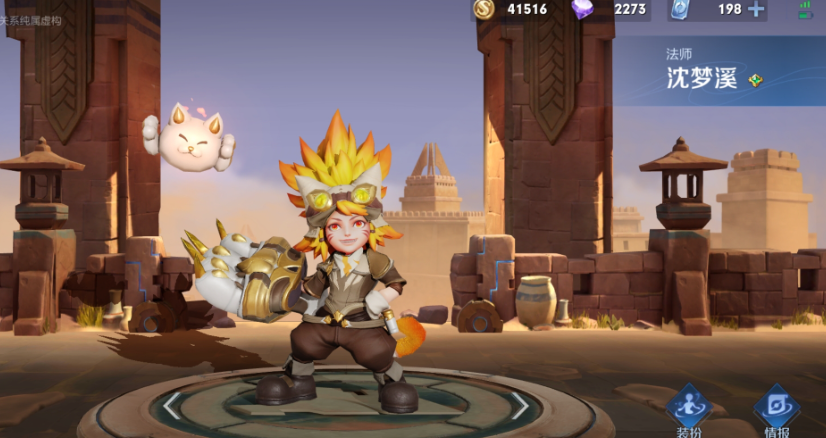Tap the blue ticket card icon
826x438 pixels.
681,9
